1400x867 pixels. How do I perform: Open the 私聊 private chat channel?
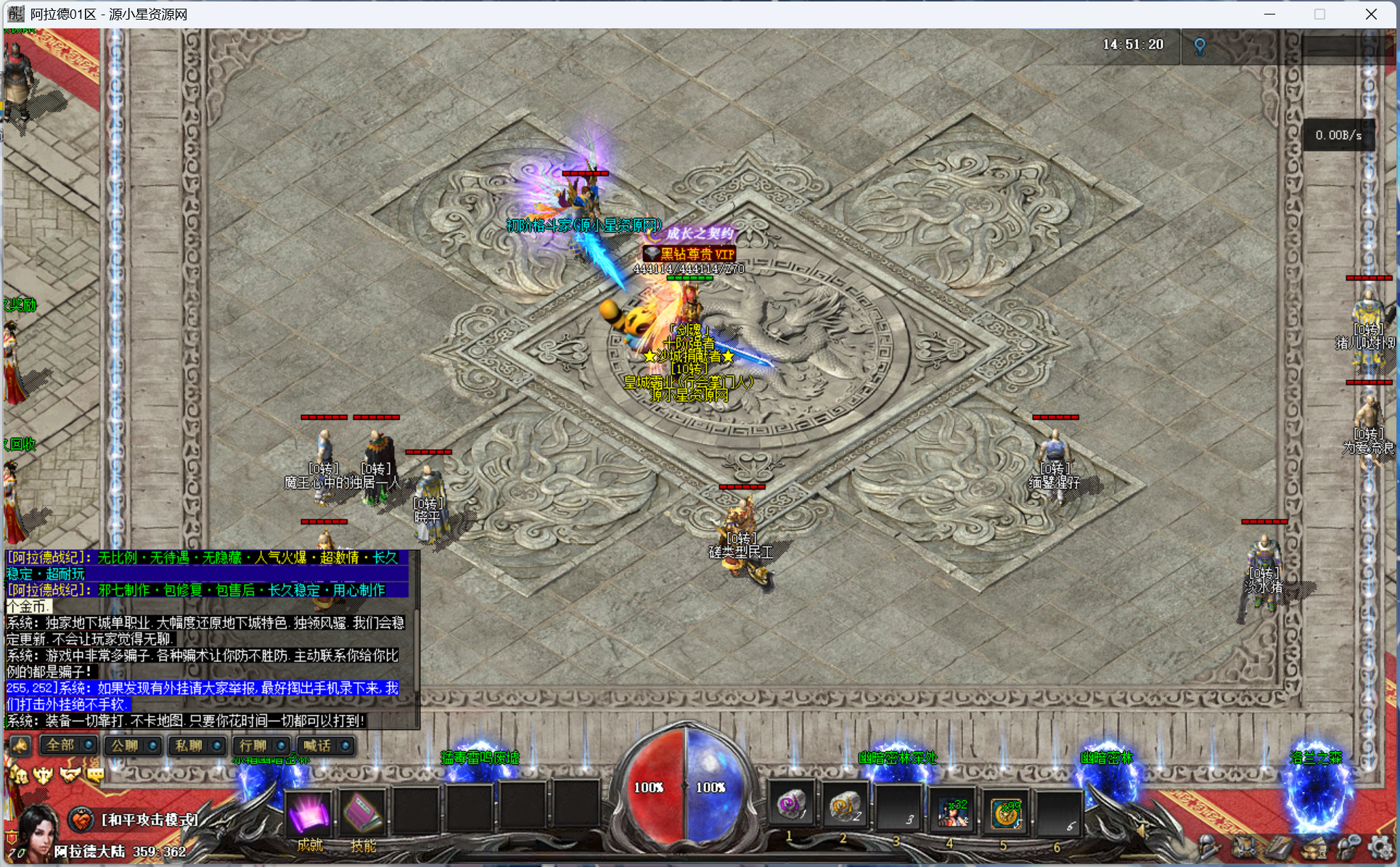[189, 745]
